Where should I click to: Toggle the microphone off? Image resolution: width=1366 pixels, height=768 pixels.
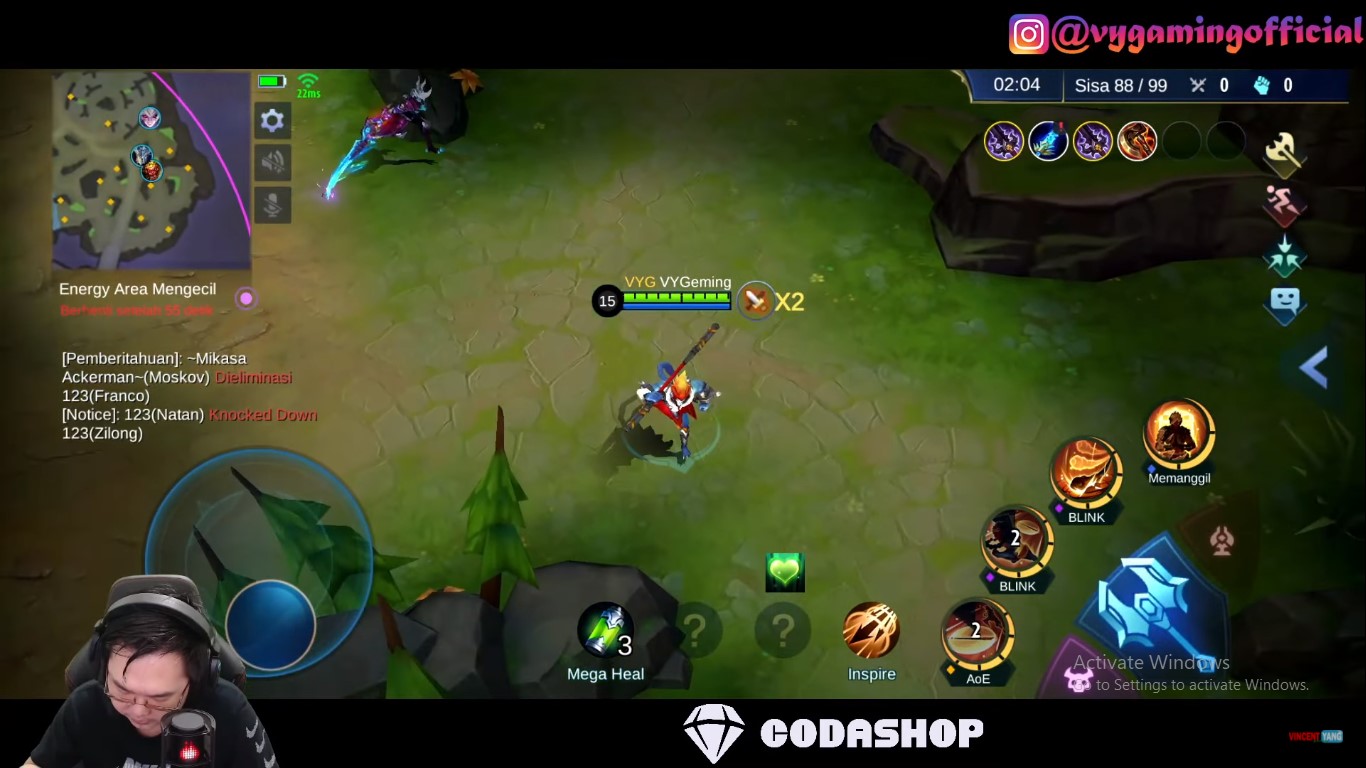pyautogui.click(x=272, y=205)
